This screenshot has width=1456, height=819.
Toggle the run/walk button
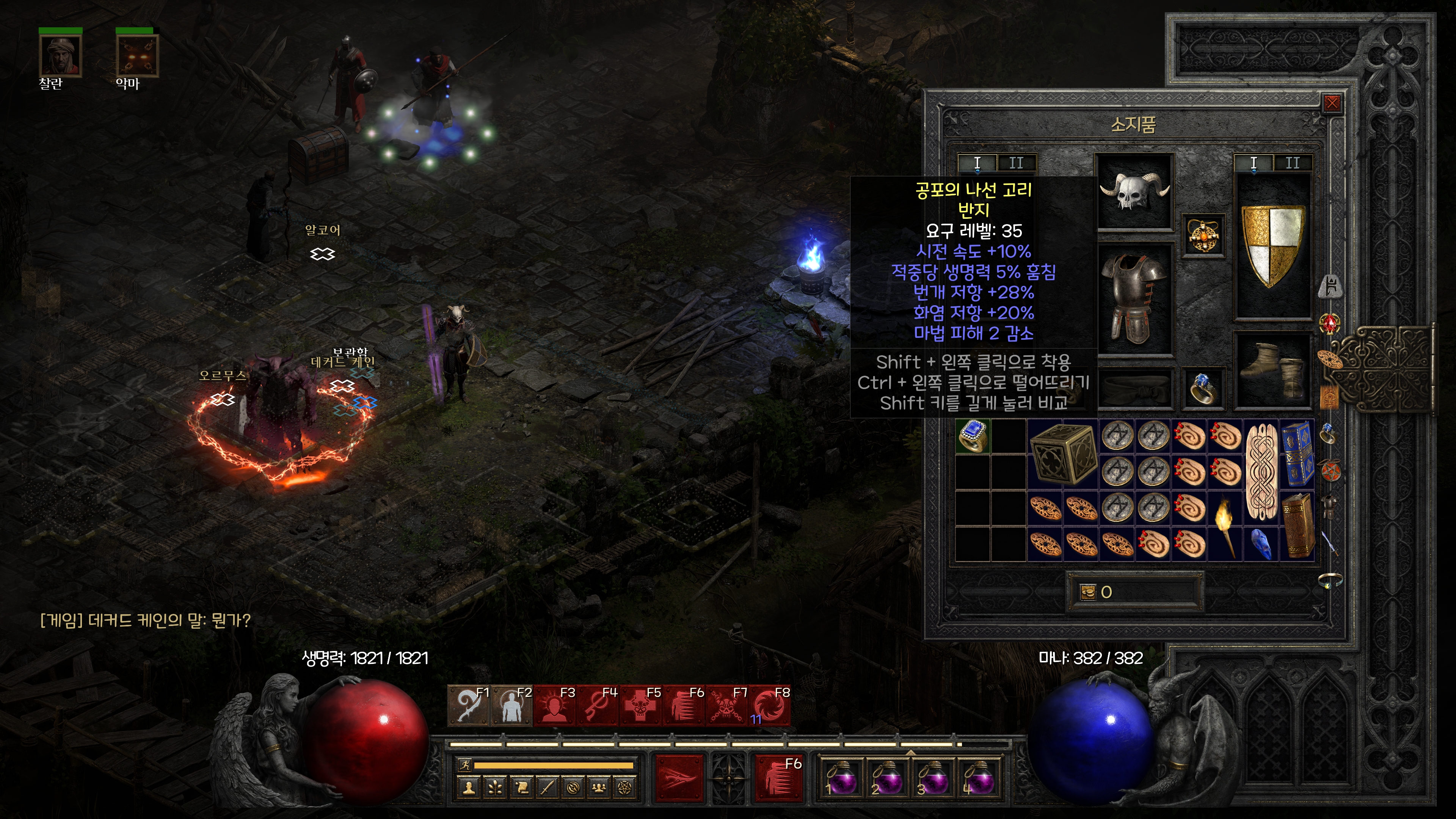pyautogui.click(x=464, y=765)
